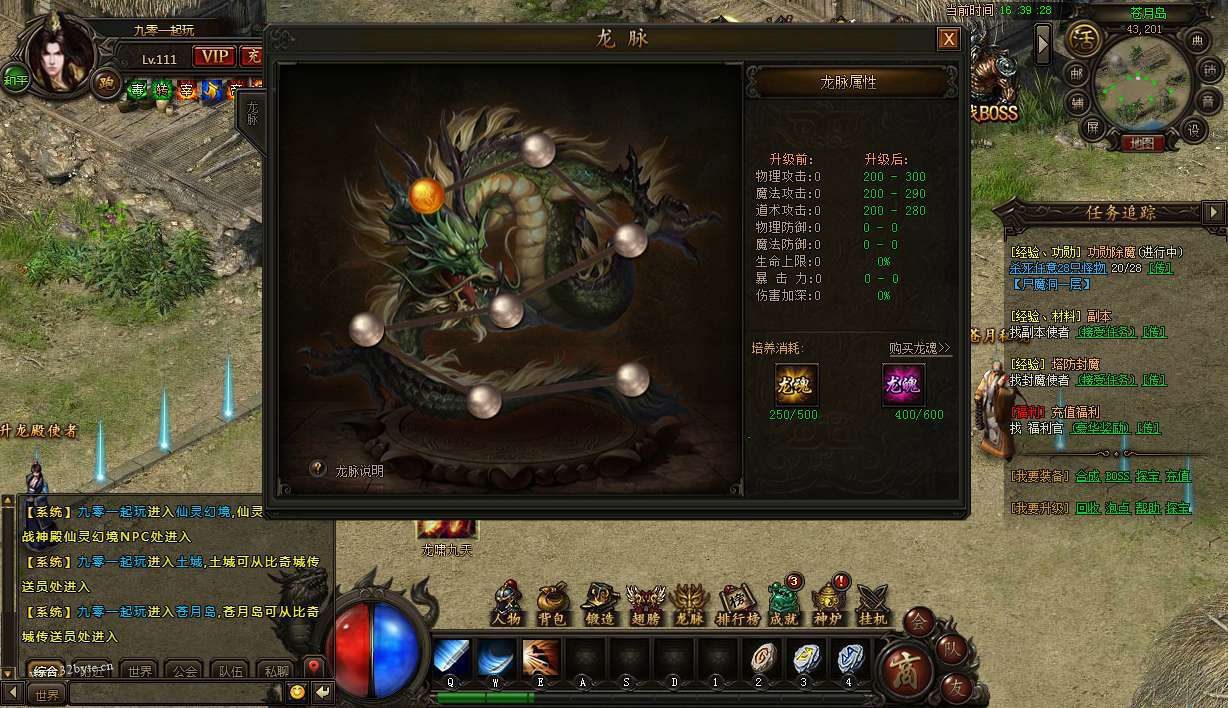Open the 人物 character sheet
Screen dimensions: 1228x708
tap(507, 603)
